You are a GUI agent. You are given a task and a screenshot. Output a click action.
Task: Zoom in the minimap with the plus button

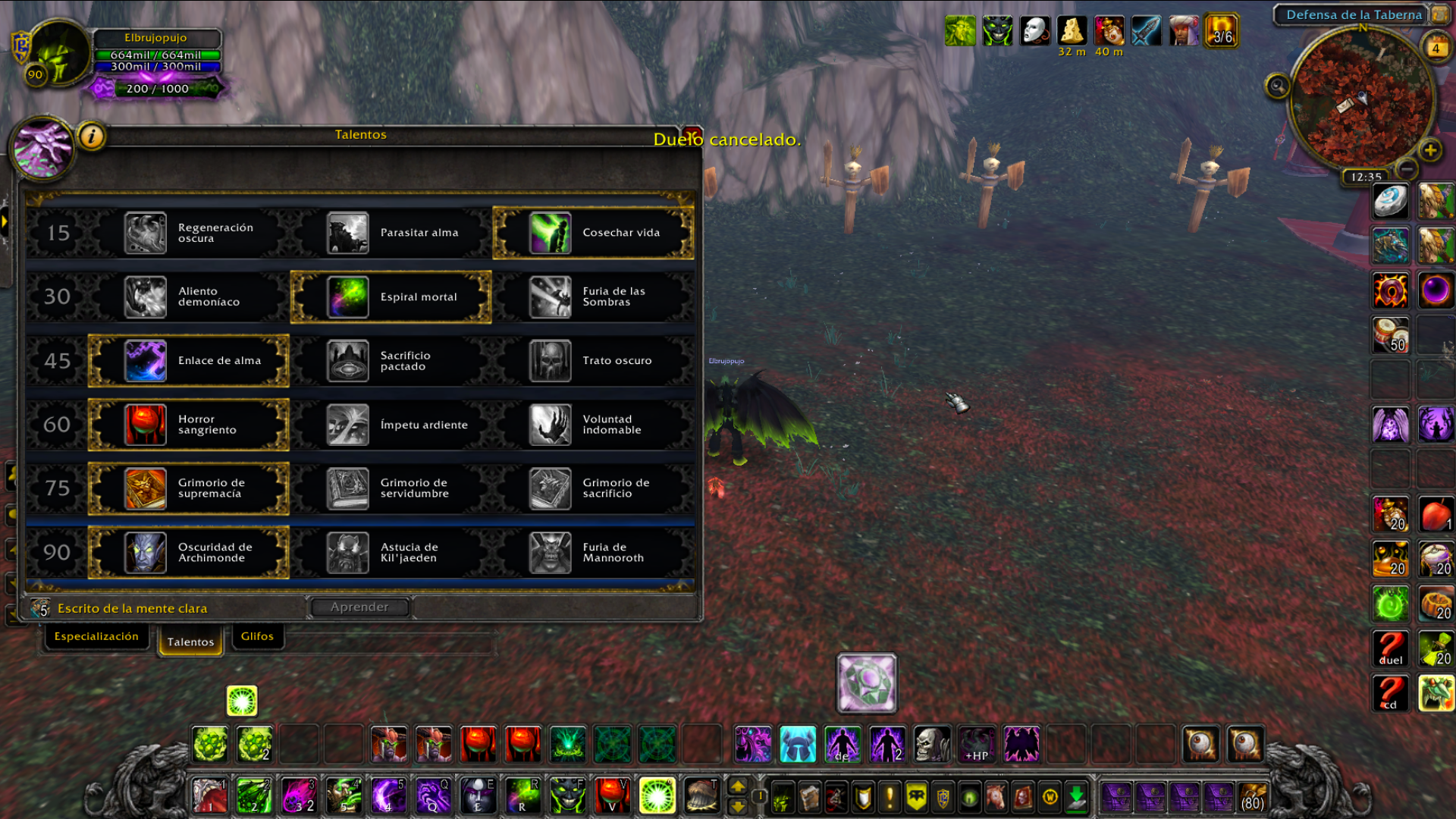tap(1430, 150)
